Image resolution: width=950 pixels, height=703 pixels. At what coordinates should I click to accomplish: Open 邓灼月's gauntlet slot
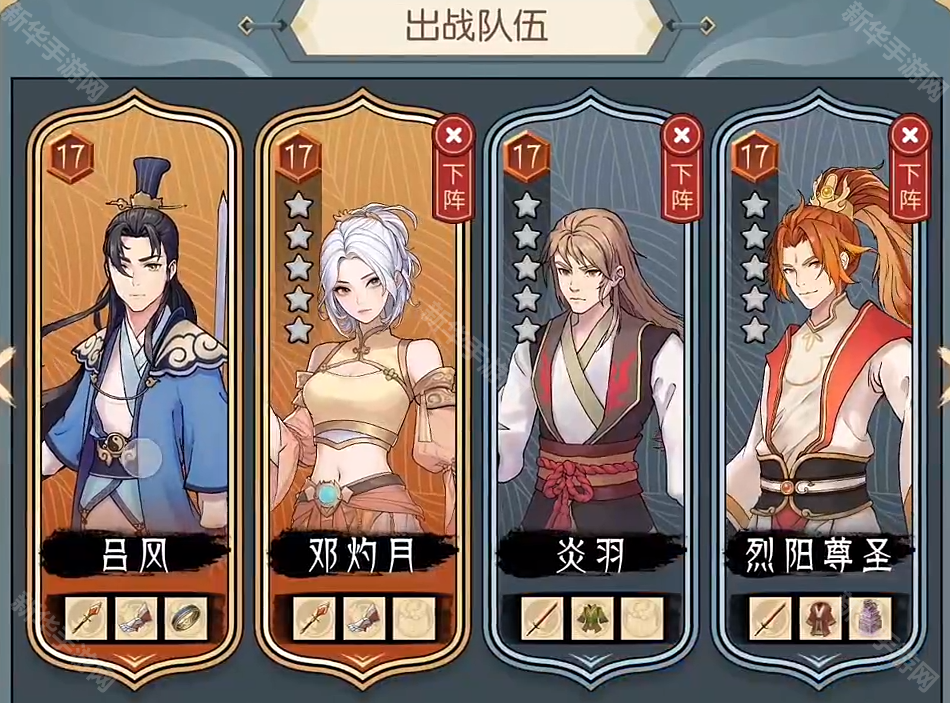[x=364, y=619]
